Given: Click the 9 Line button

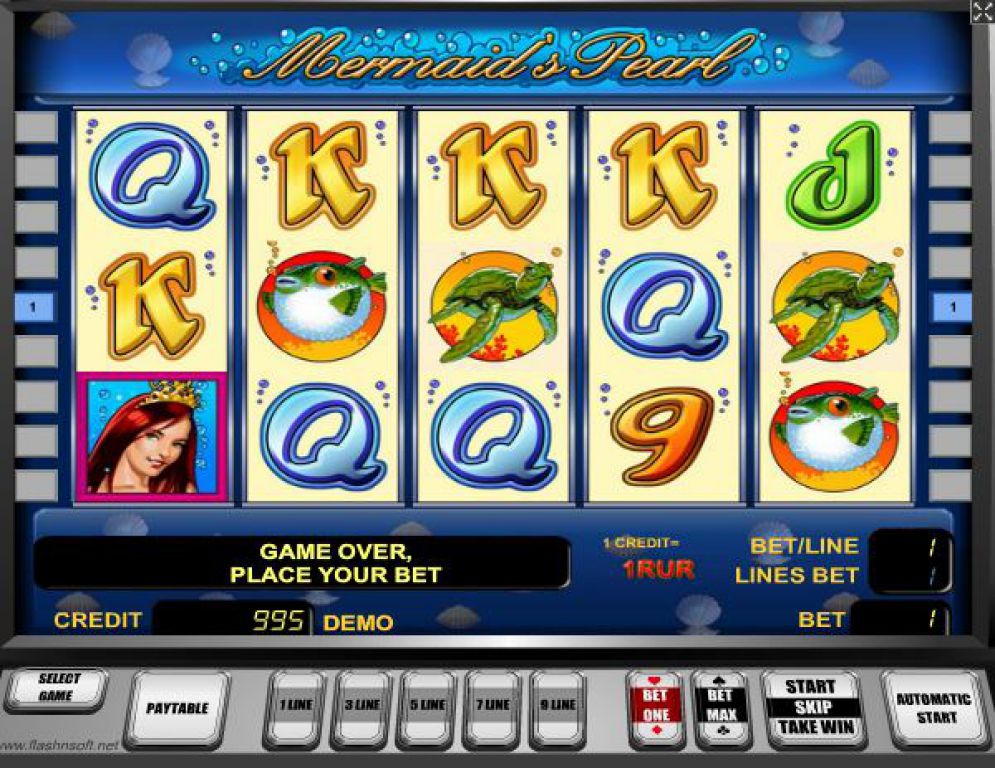Looking at the screenshot, I should coord(557,706).
